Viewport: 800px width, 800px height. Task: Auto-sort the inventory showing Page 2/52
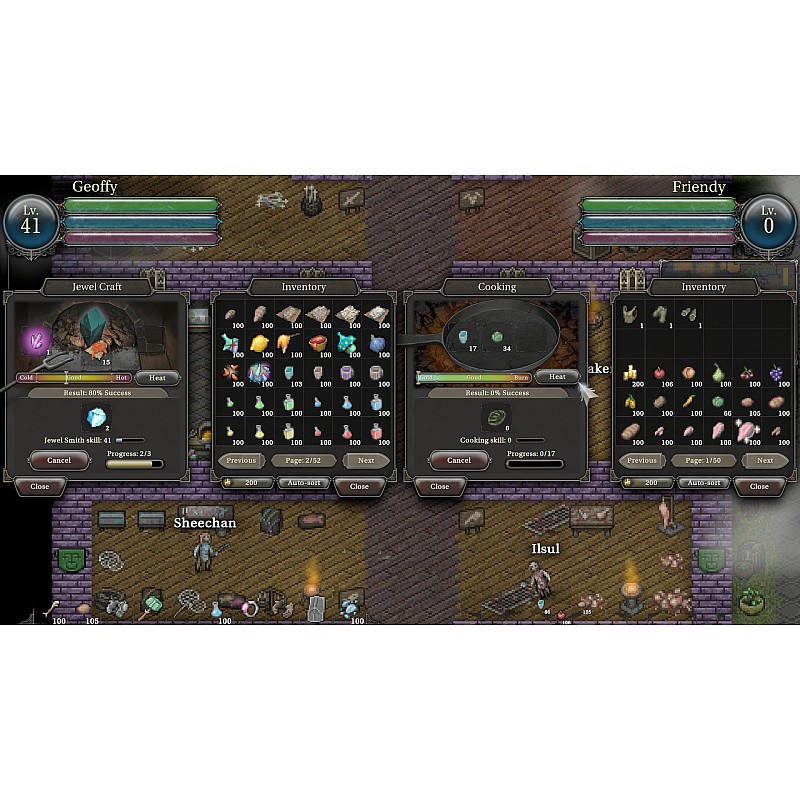(x=303, y=483)
